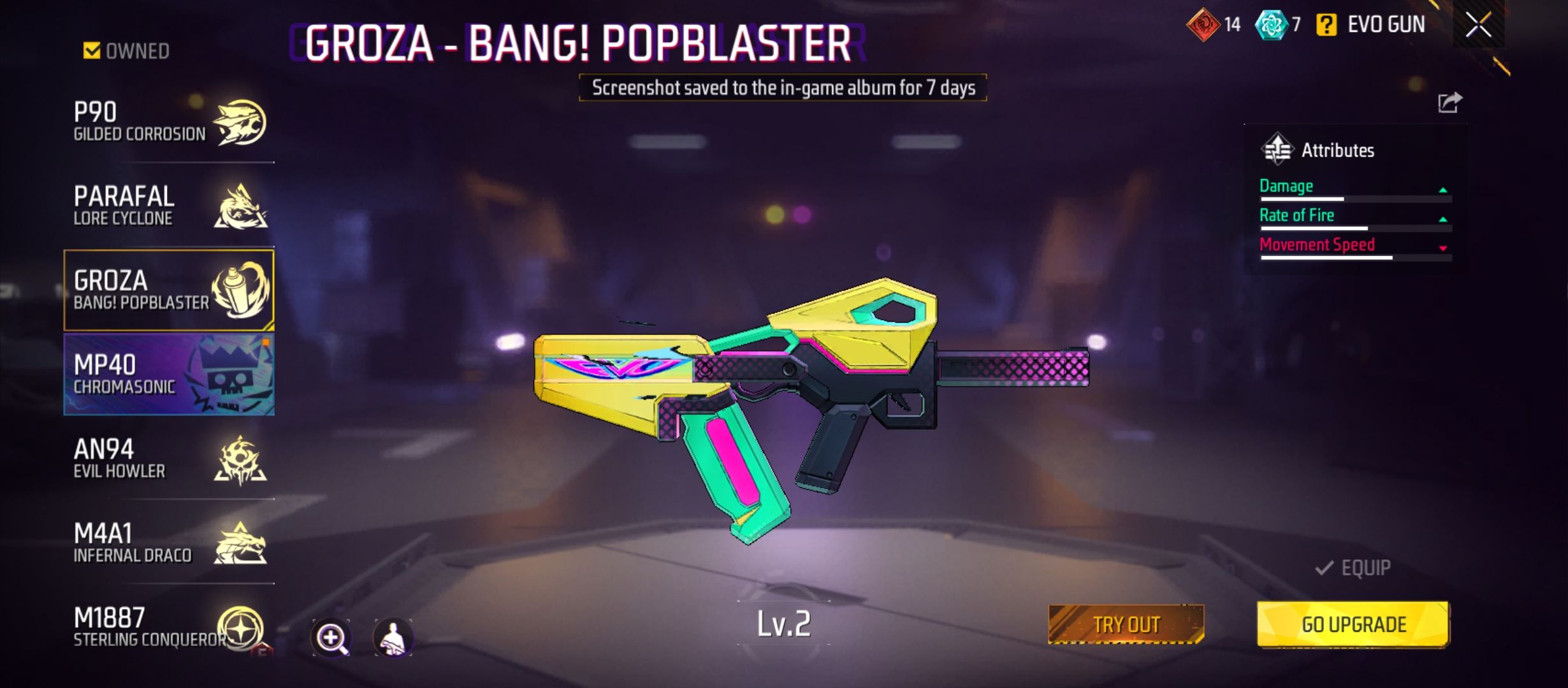Select Groza Bang! Popblaster in list

[169, 290]
